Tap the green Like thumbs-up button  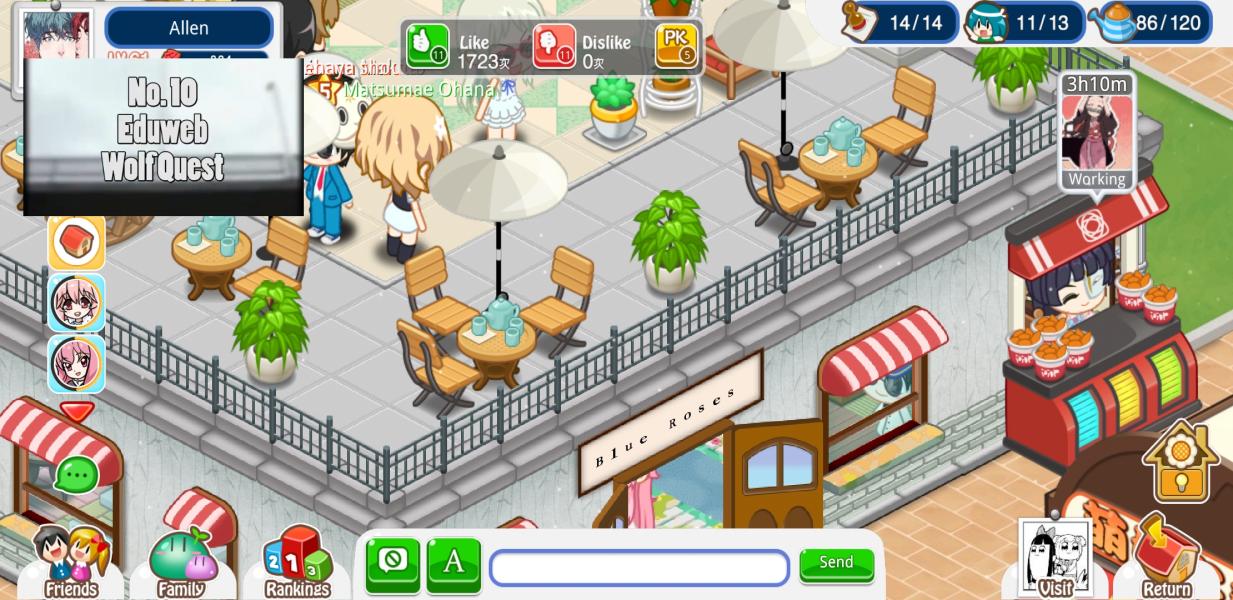click(x=427, y=46)
